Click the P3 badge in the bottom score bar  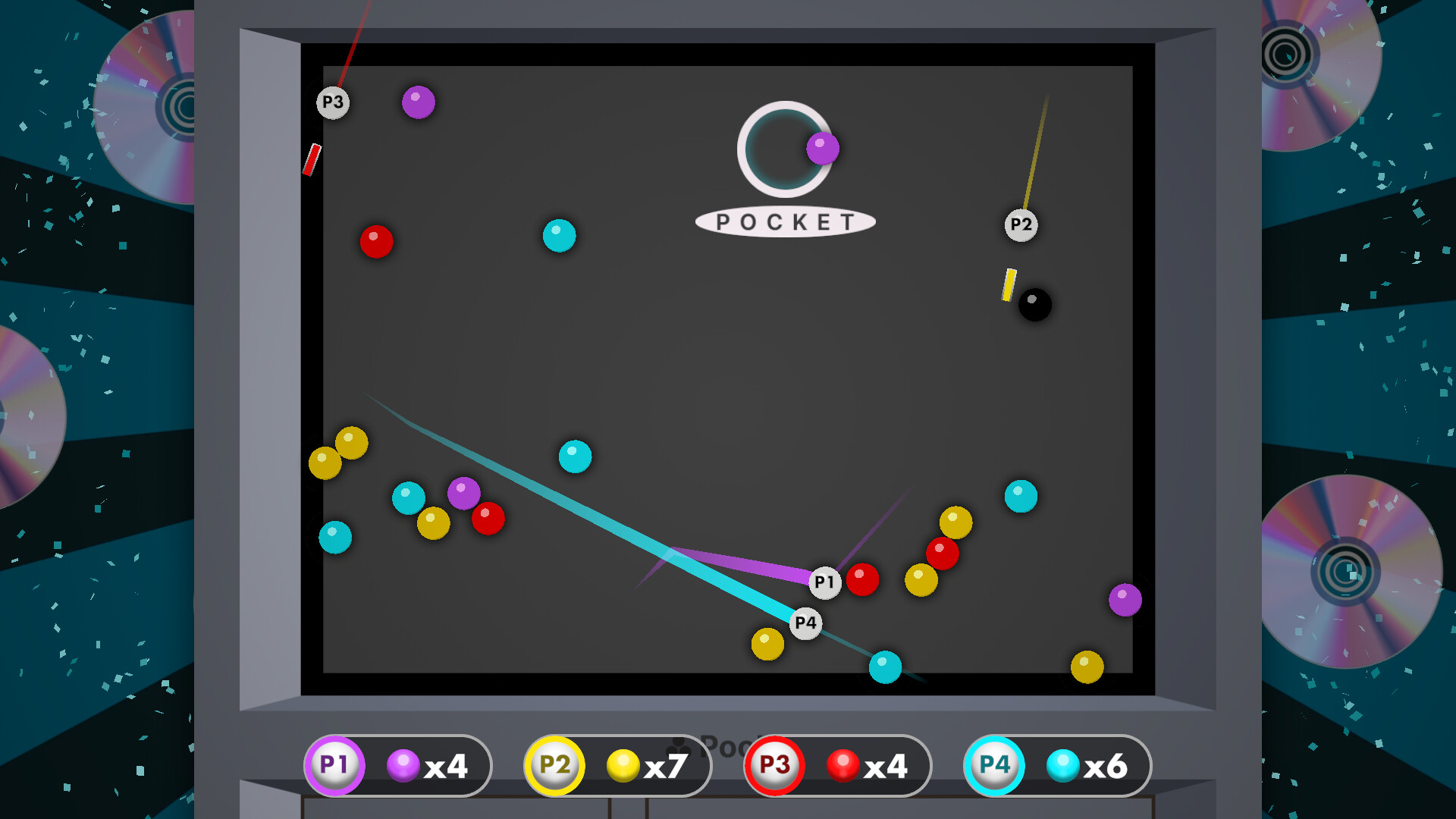tap(773, 766)
